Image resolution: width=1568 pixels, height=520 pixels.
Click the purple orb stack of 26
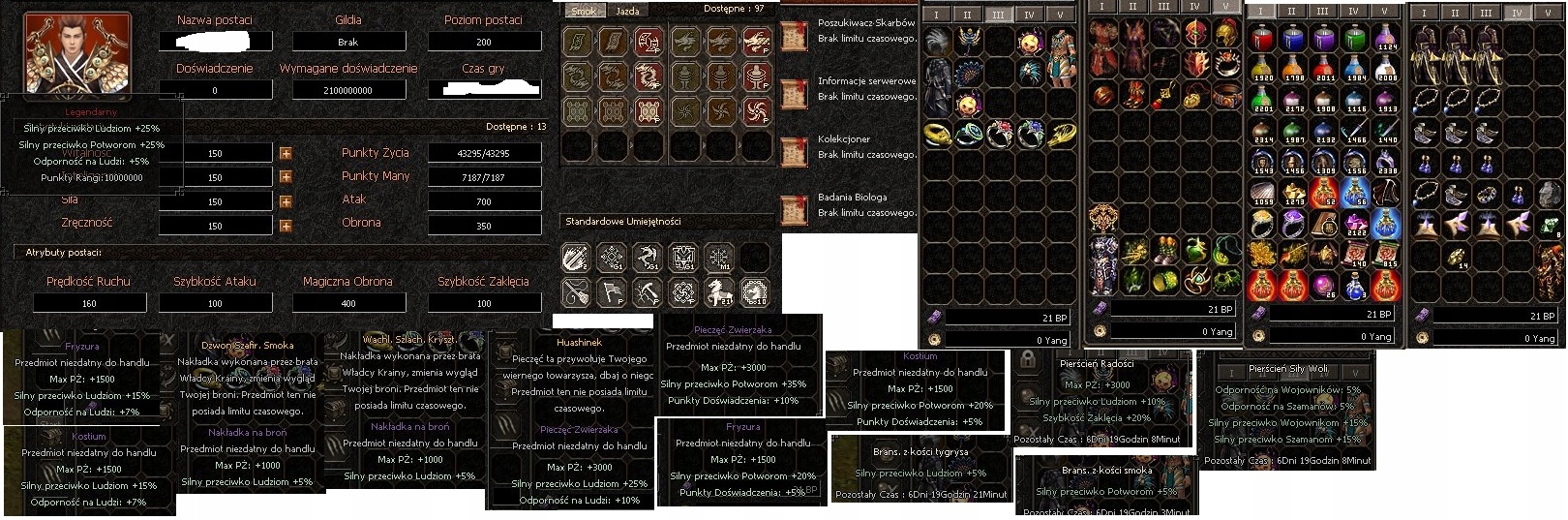click(1324, 287)
